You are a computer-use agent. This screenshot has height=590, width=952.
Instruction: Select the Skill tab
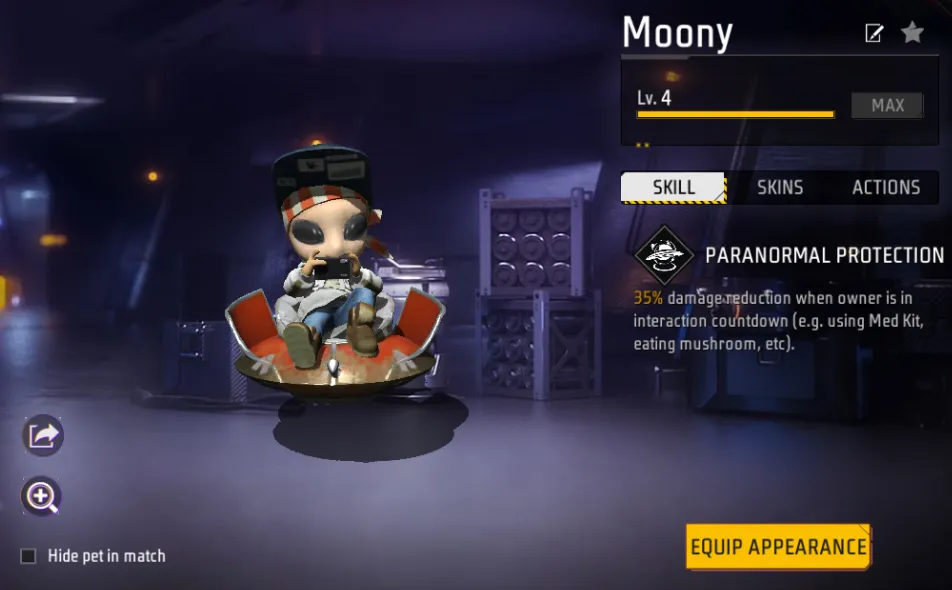coord(673,187)
